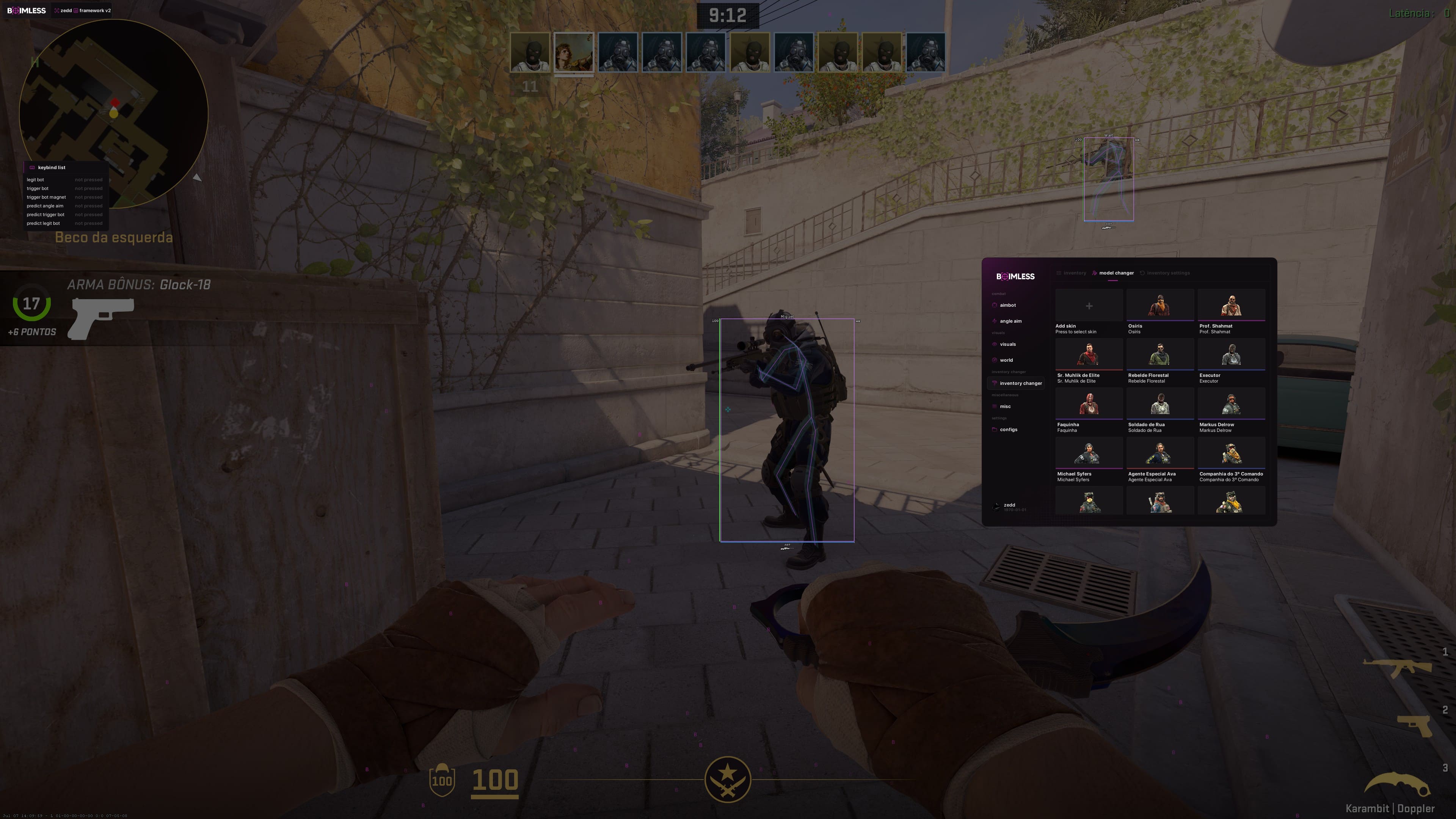
Task: Open the misc menu entry
Action: (x=1005, y=406)
